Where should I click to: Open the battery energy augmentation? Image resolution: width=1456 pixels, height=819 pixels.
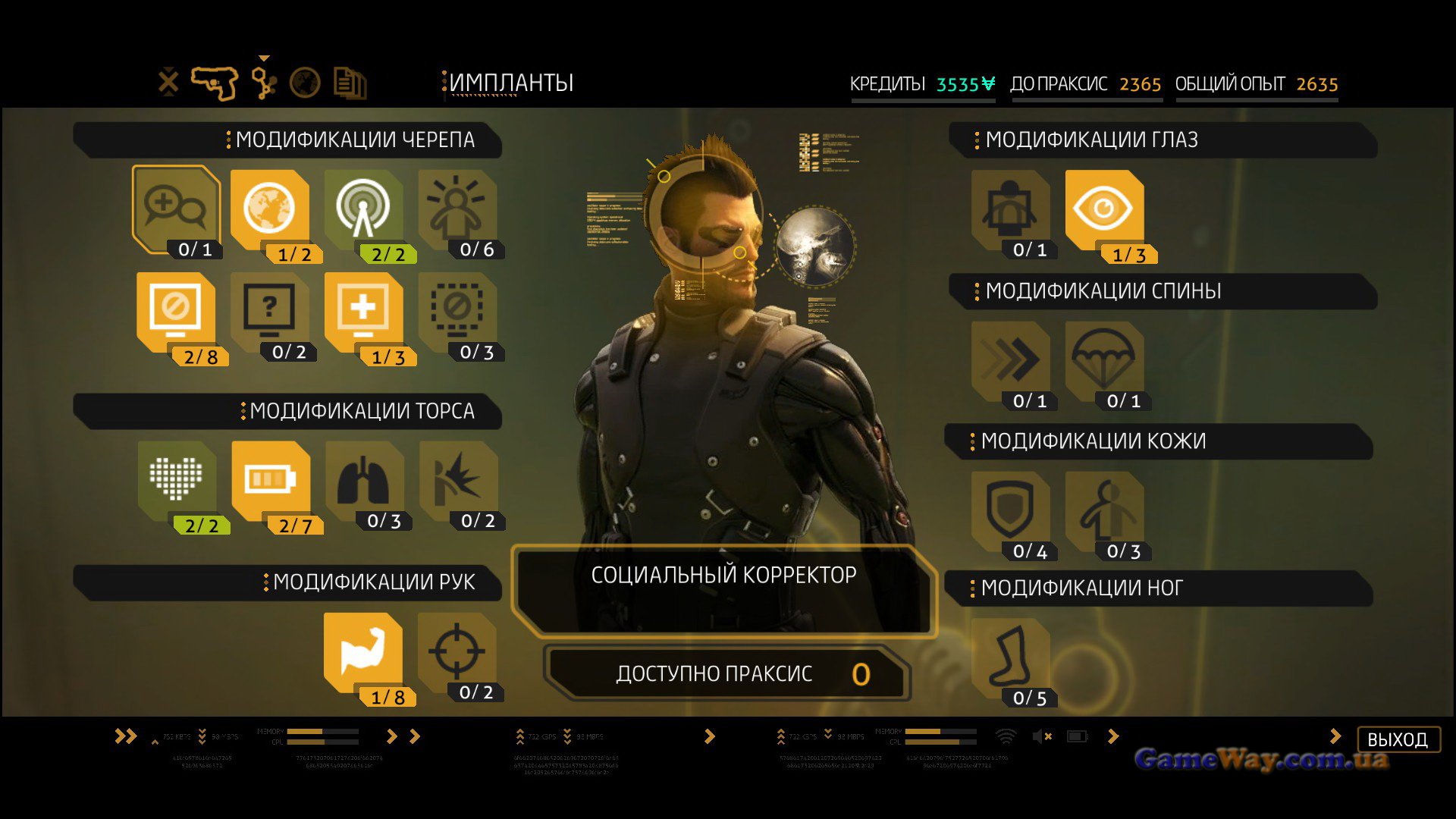tap(270, 479)
